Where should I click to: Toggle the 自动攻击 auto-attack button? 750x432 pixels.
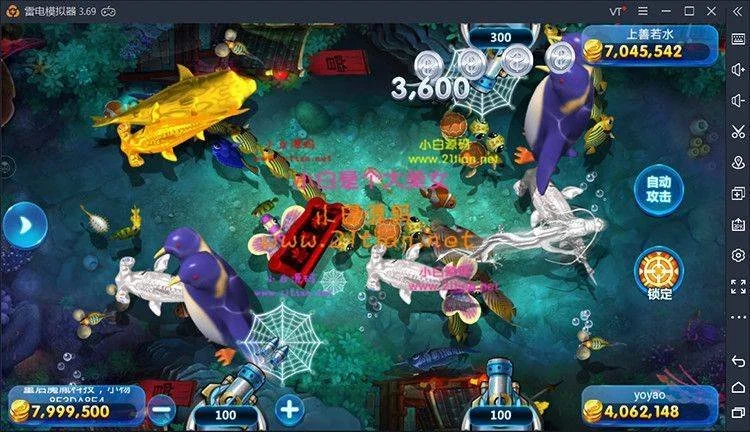pos(658,190)
